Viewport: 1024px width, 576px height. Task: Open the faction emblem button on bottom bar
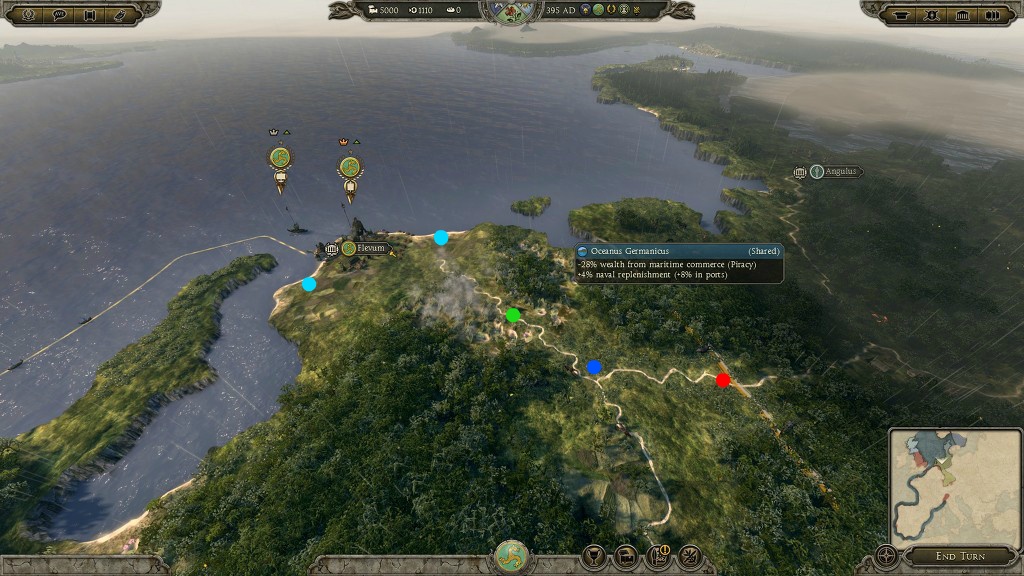tap(511, 557)
